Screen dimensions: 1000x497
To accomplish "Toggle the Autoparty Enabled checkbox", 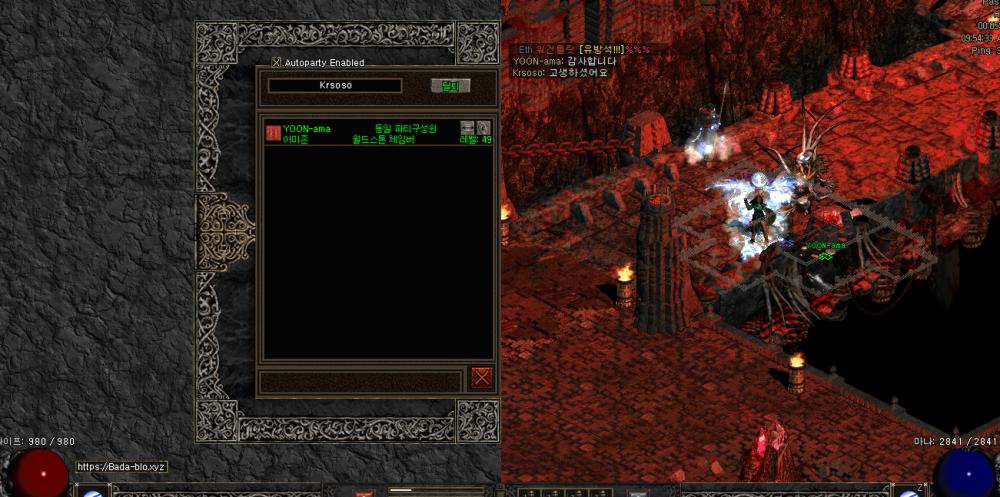I will 277,62.
